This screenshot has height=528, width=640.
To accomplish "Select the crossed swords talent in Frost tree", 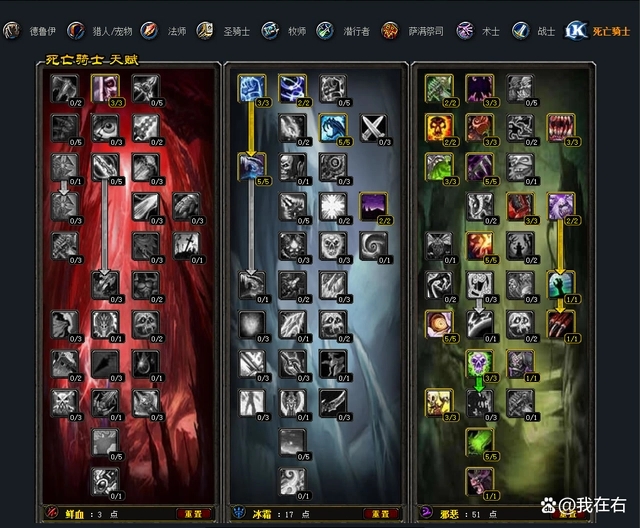I will 373,127.
